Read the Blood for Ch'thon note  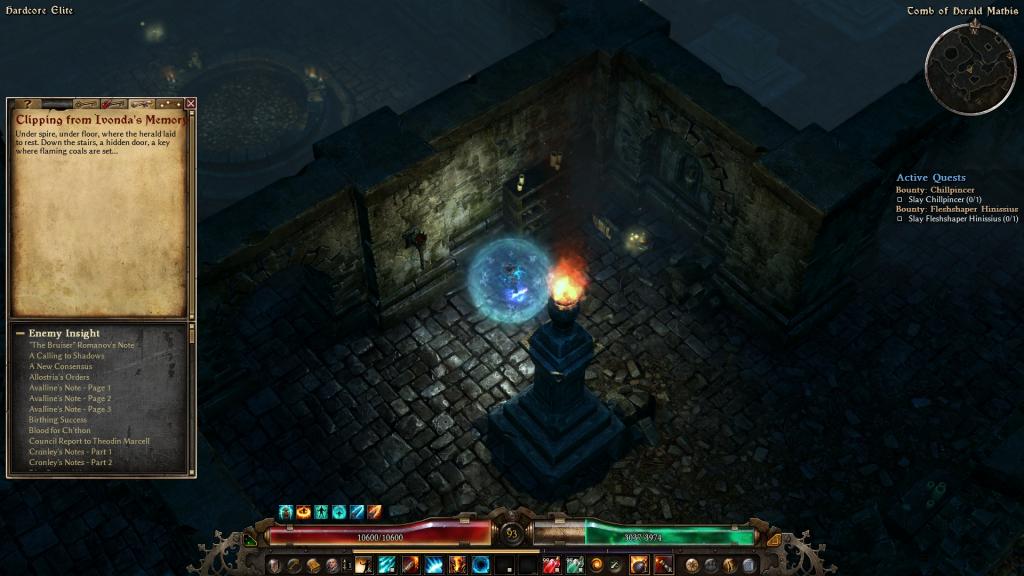pos(61,430)
